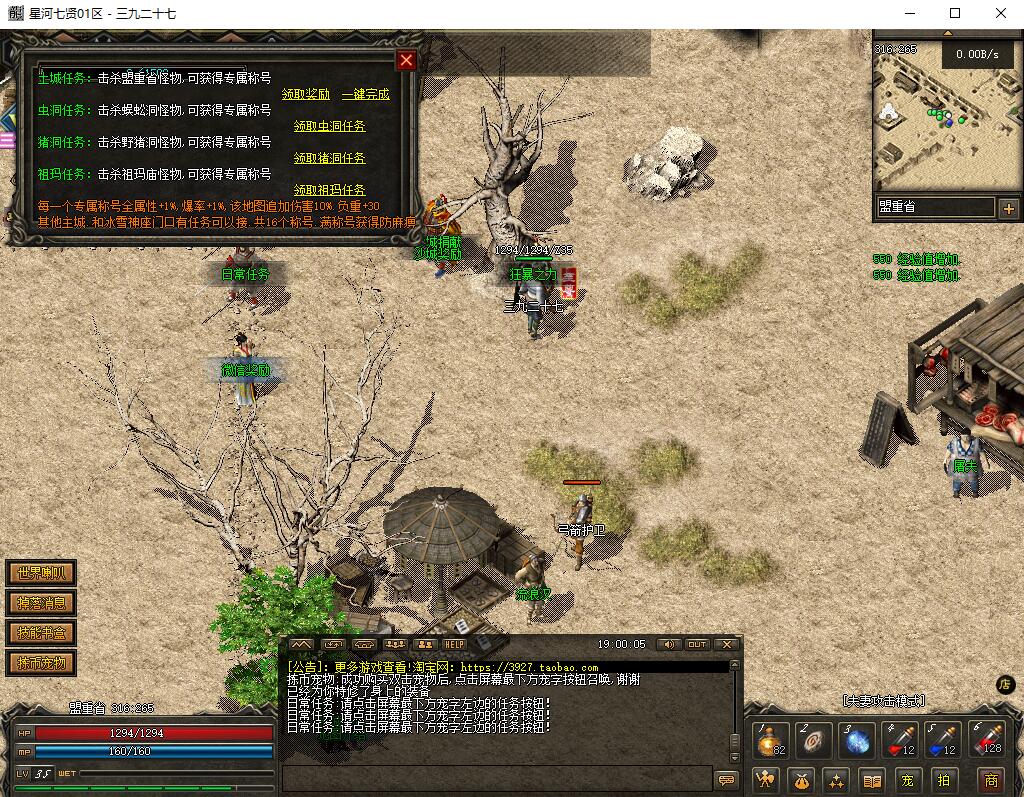
Task: Activate the blue orb in hotbar slot 3
Action: click(858, 740)
